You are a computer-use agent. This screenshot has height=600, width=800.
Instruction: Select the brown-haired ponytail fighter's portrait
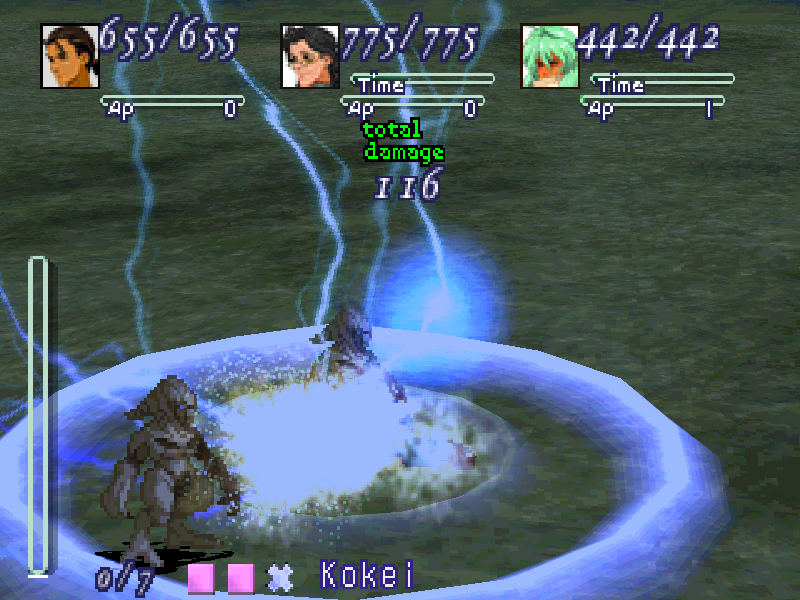pyautogui.click(x=69, y=56)
